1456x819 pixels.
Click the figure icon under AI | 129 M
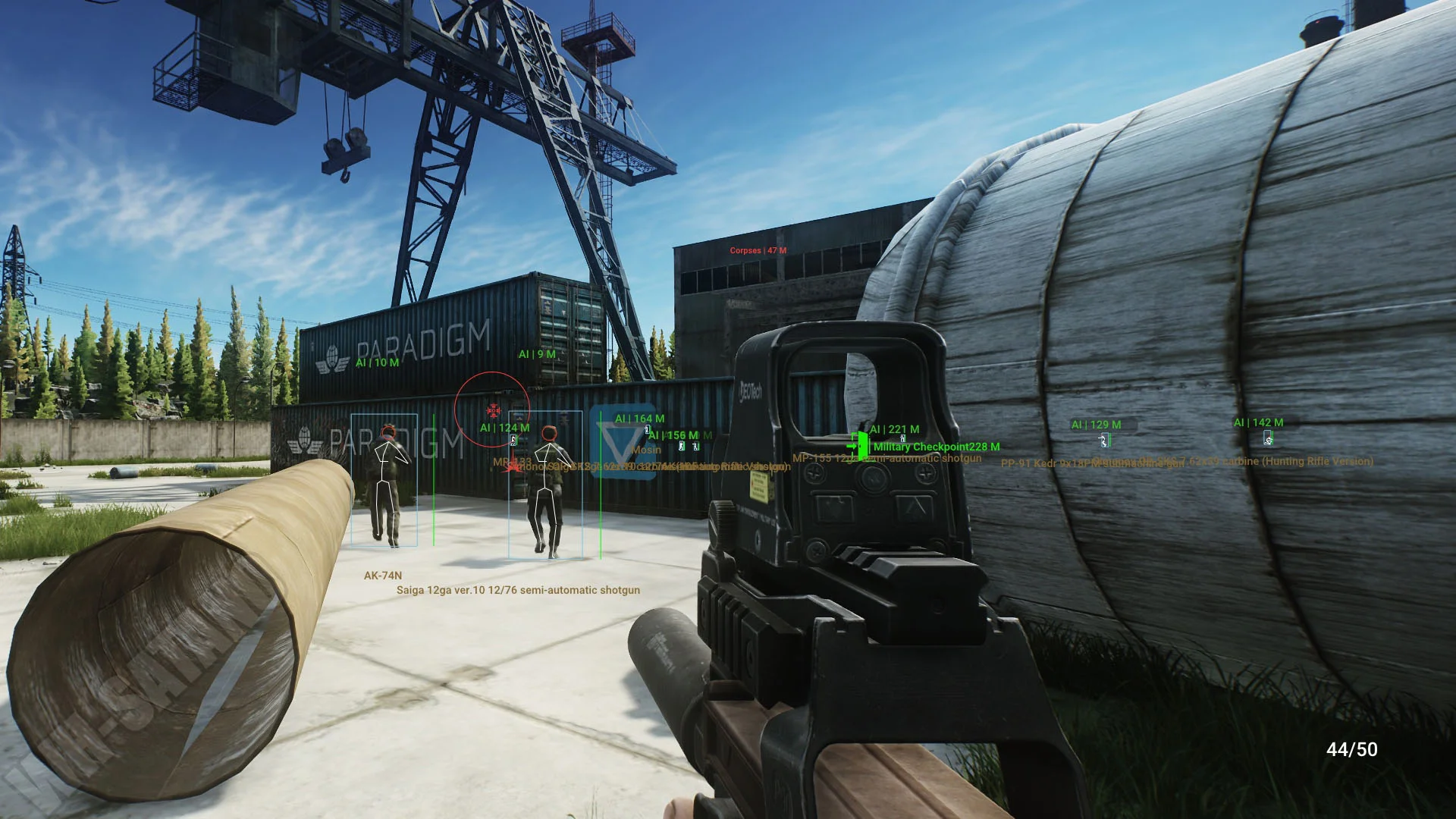pos(1103,441)
